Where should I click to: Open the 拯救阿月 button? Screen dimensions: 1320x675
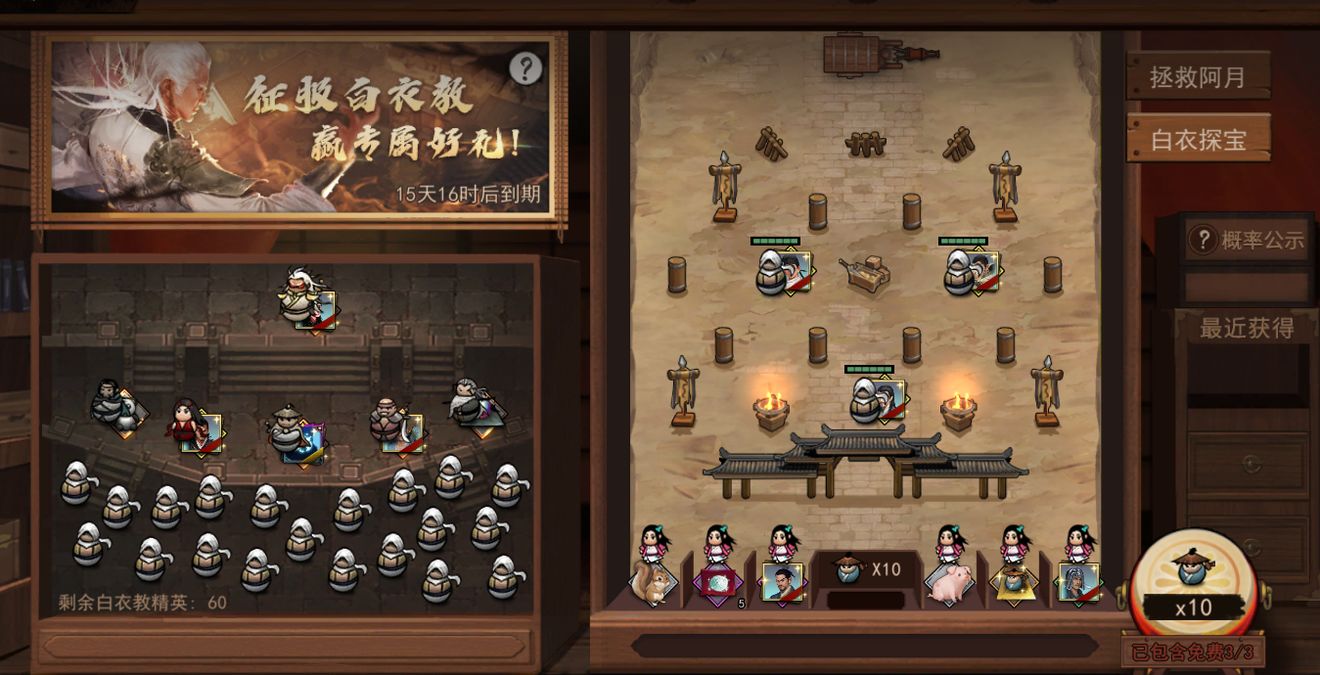pos(1197,76)
